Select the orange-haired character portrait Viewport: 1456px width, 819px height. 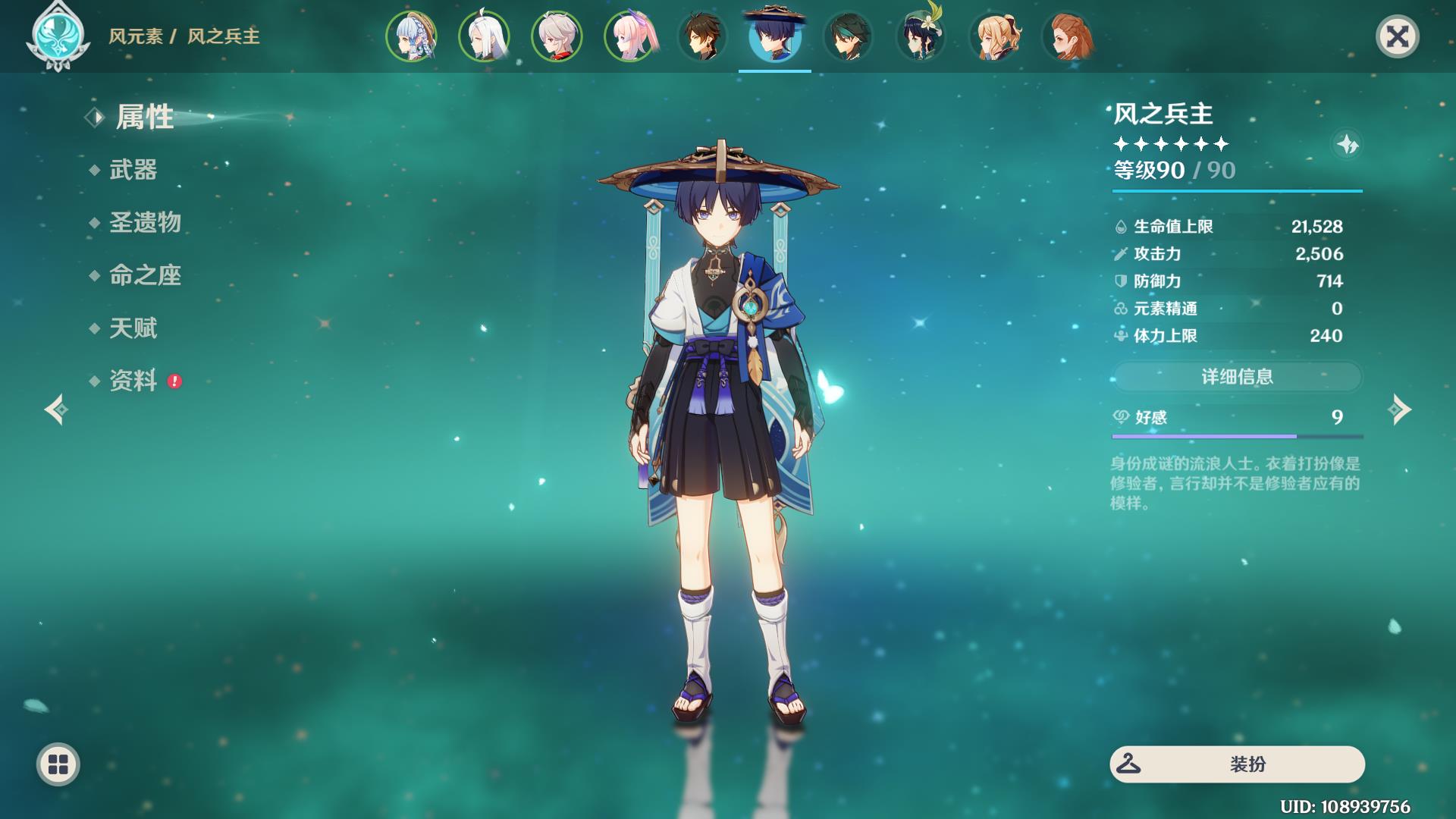[x=1066, y=36]
